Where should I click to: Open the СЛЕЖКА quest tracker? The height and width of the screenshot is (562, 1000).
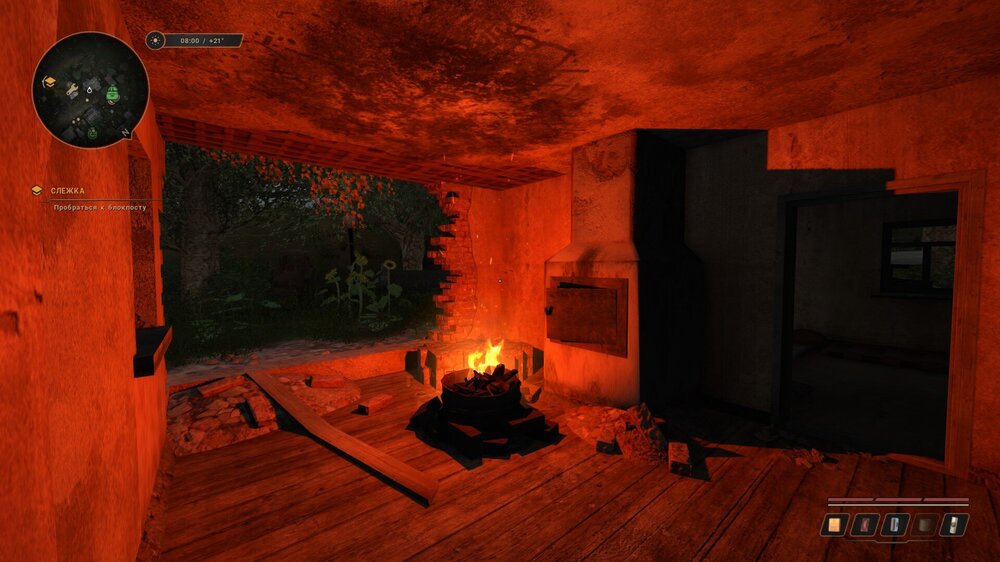pyautogui.click(x=68, y=190)
